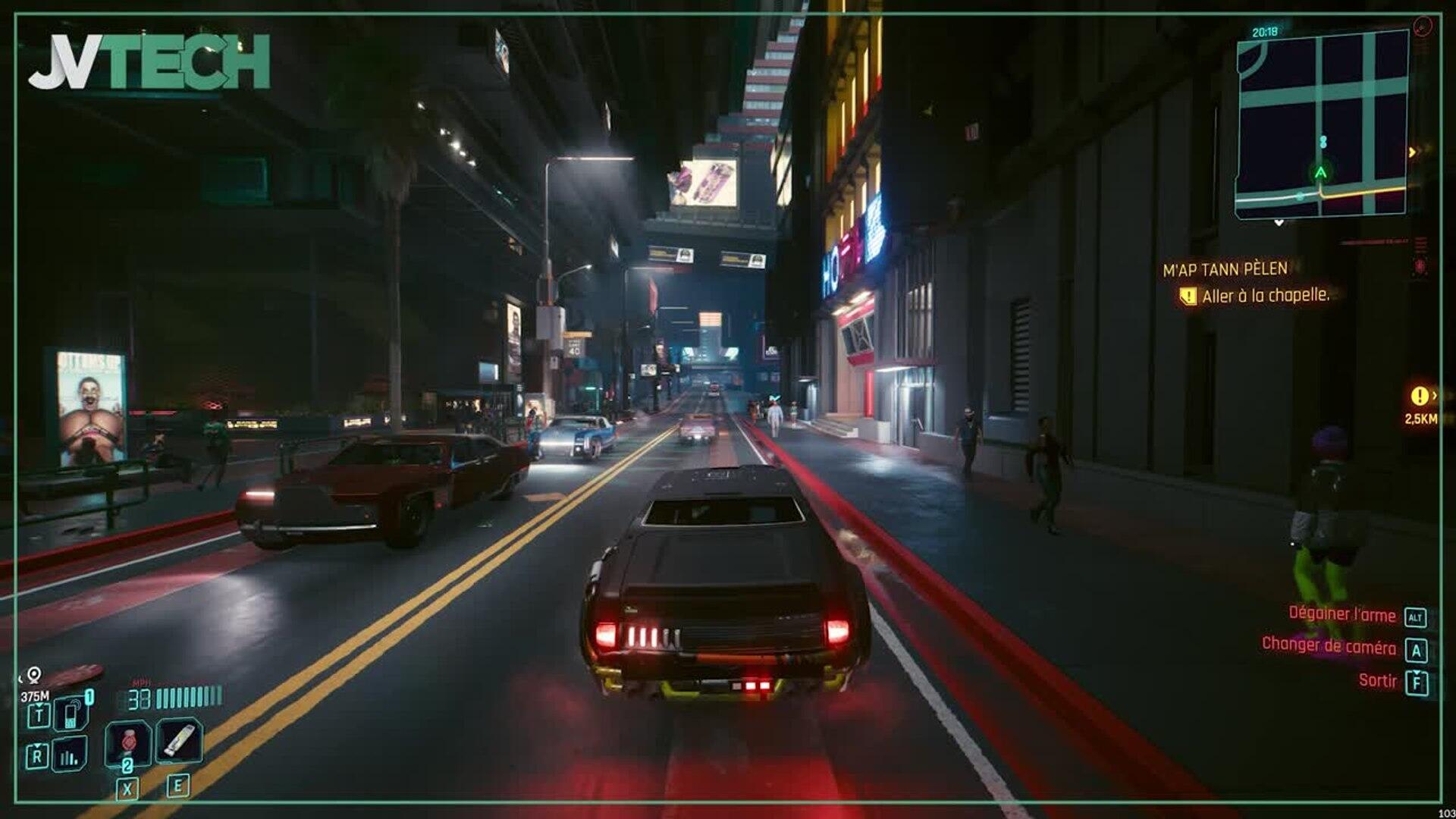Click the 375M waypoint pin icon
Image resolution: width=1456 pixels, height=819 pixels.
[34, 675]
